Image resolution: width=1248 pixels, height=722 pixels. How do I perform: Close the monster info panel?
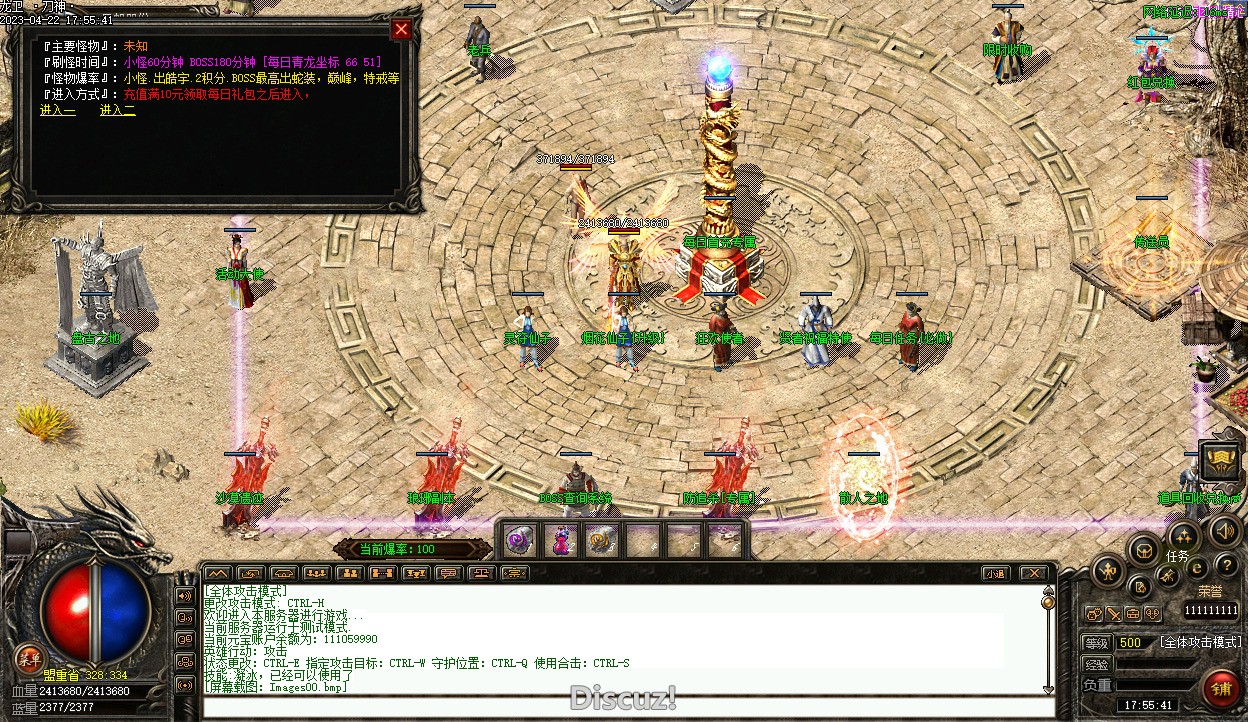pyautogui.click(x=401, y=29)
